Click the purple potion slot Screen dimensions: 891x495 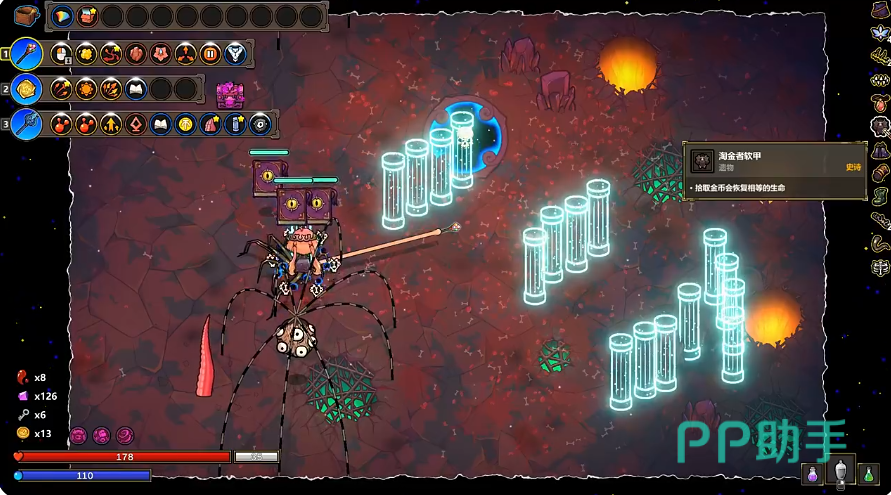coord(815,472)
